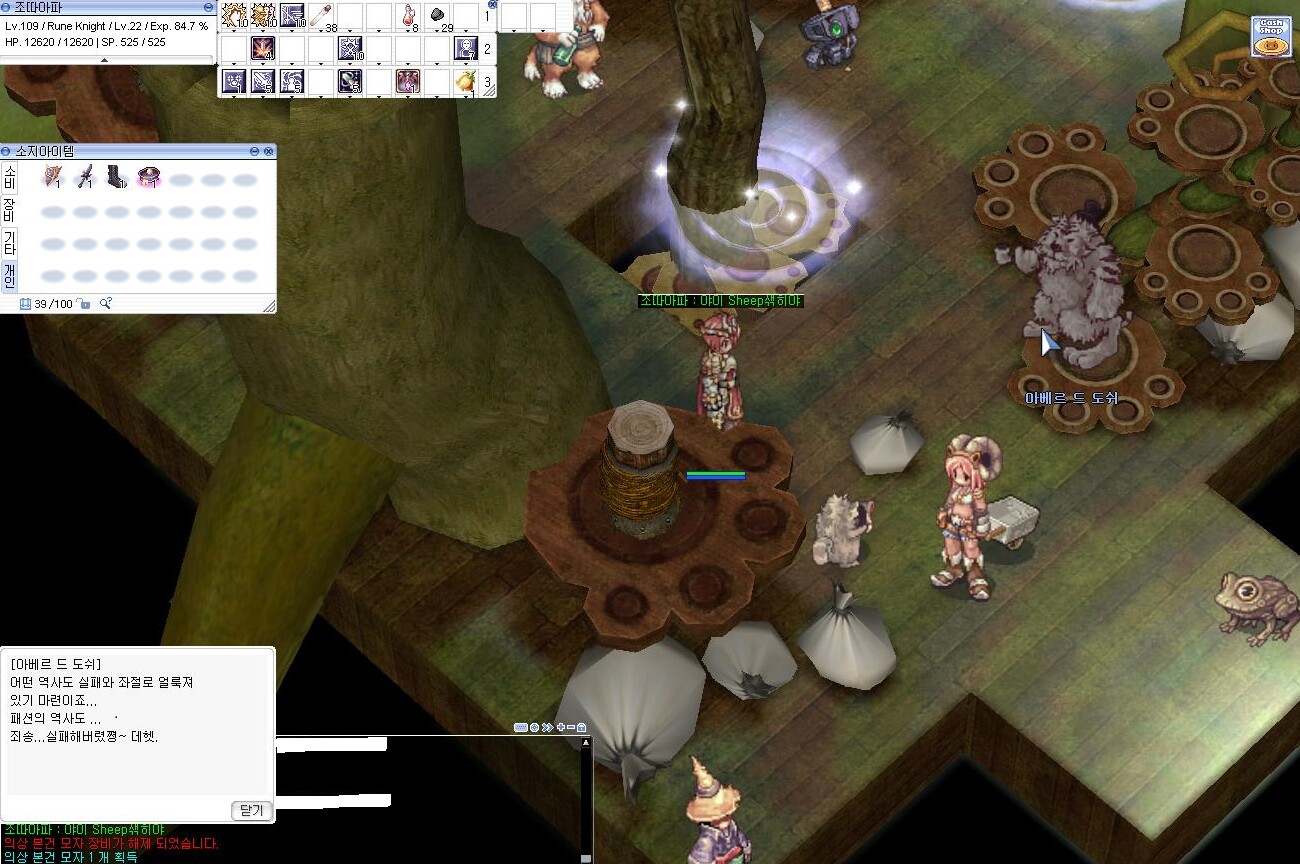
Task: Use the yellow fruit hotbar slot
Action: (466, 81)
